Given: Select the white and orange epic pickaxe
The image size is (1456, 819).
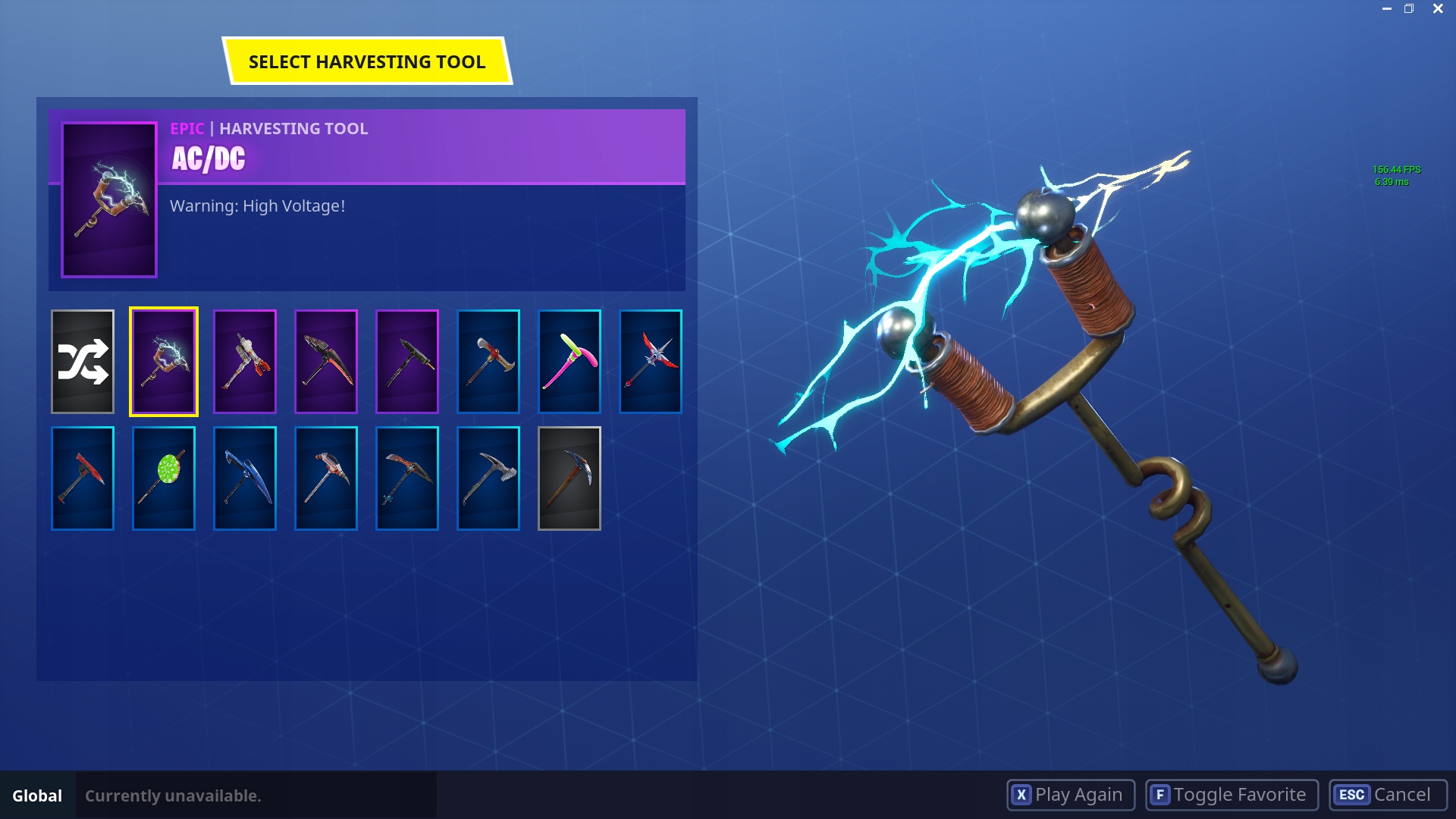Looking at the screenshot, I should (x=244, y=361).
